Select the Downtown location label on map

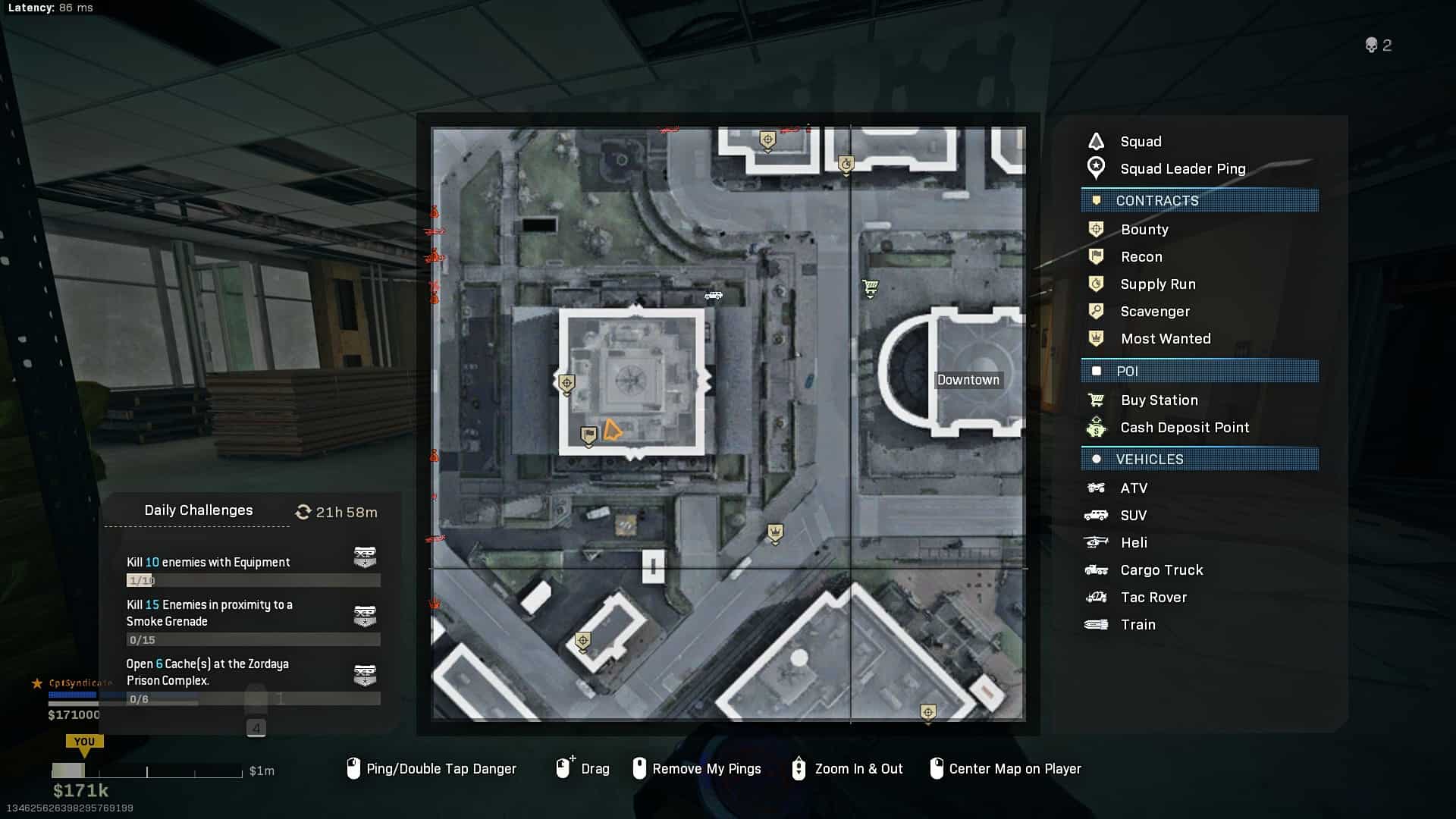point(968,380)
